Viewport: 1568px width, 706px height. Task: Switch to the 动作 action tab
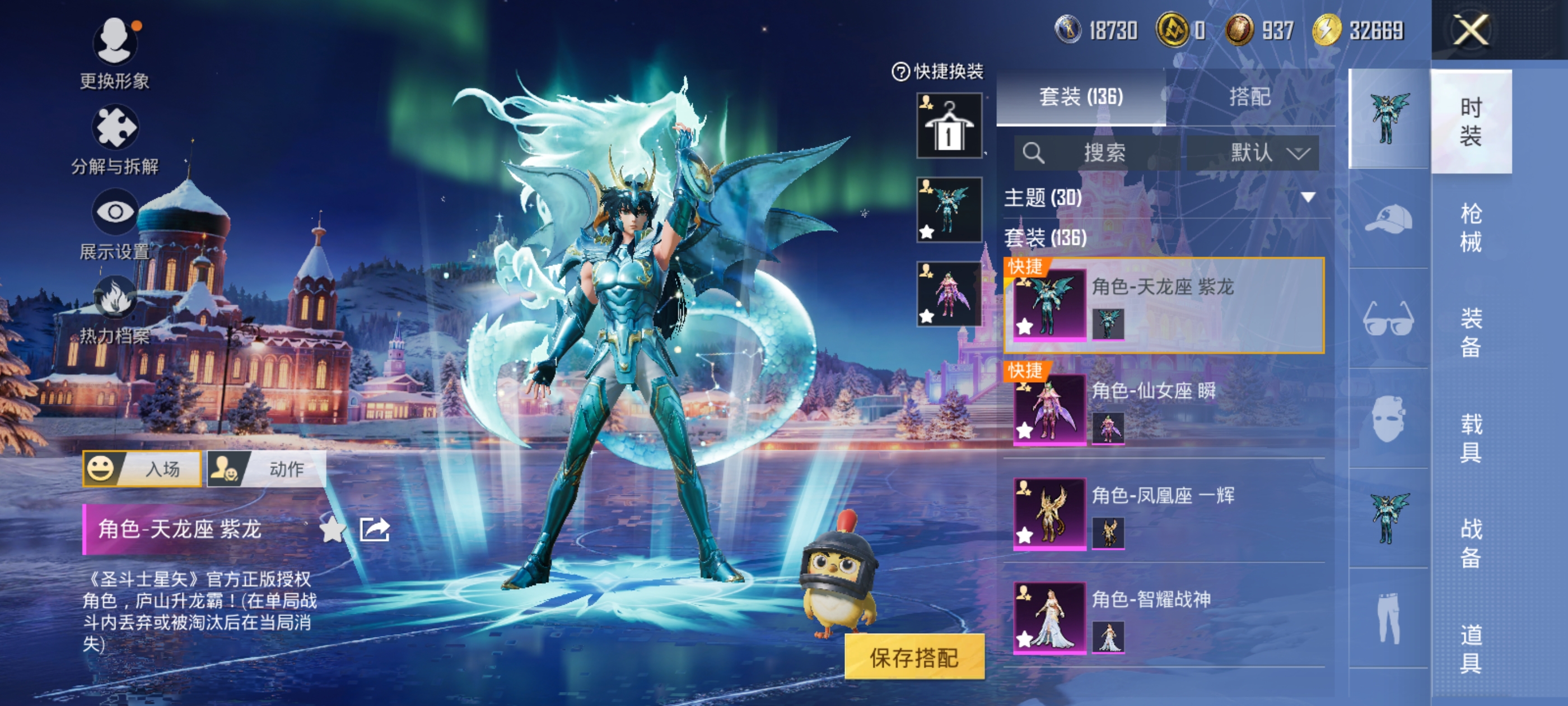pos(267,468)
